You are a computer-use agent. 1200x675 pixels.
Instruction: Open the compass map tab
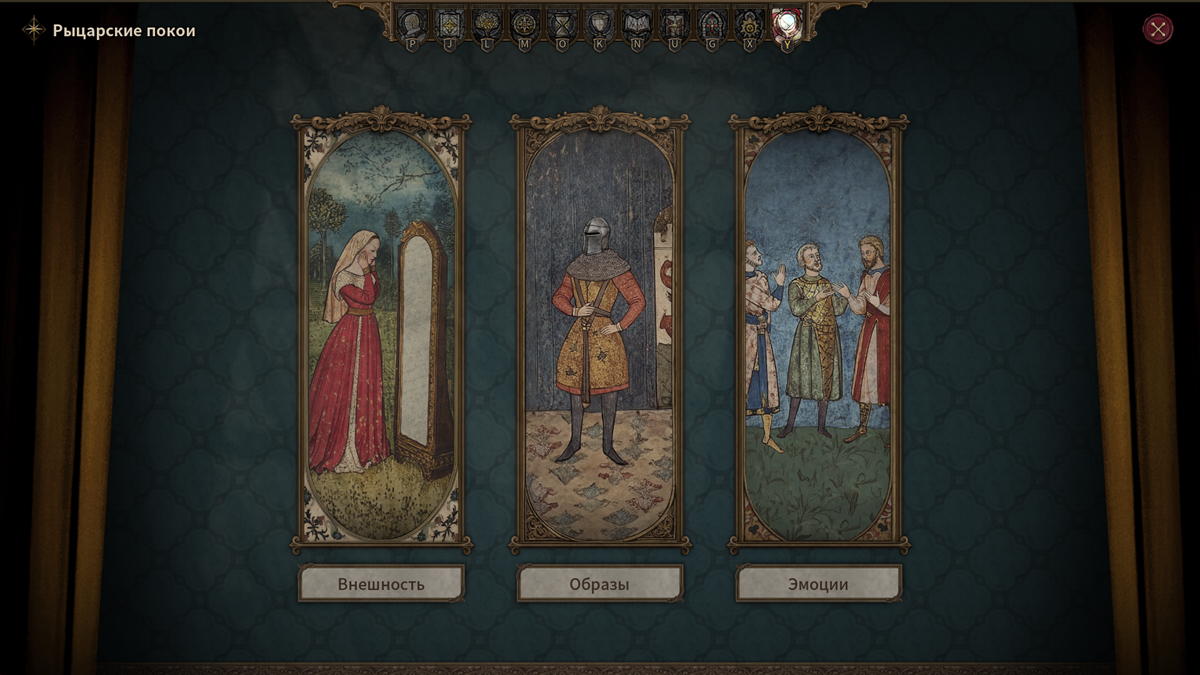(x=525, y=23)
